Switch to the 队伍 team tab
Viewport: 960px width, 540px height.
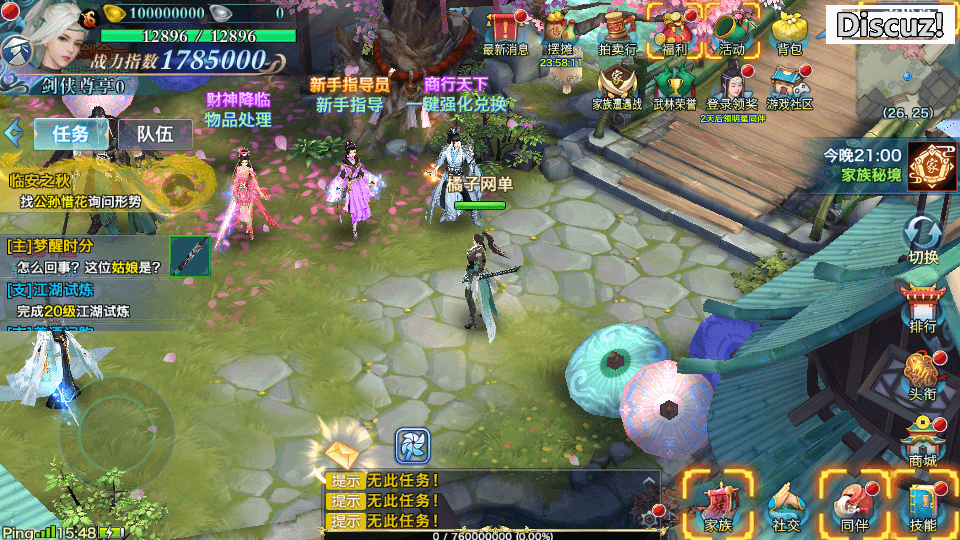[x=155, y=134]
